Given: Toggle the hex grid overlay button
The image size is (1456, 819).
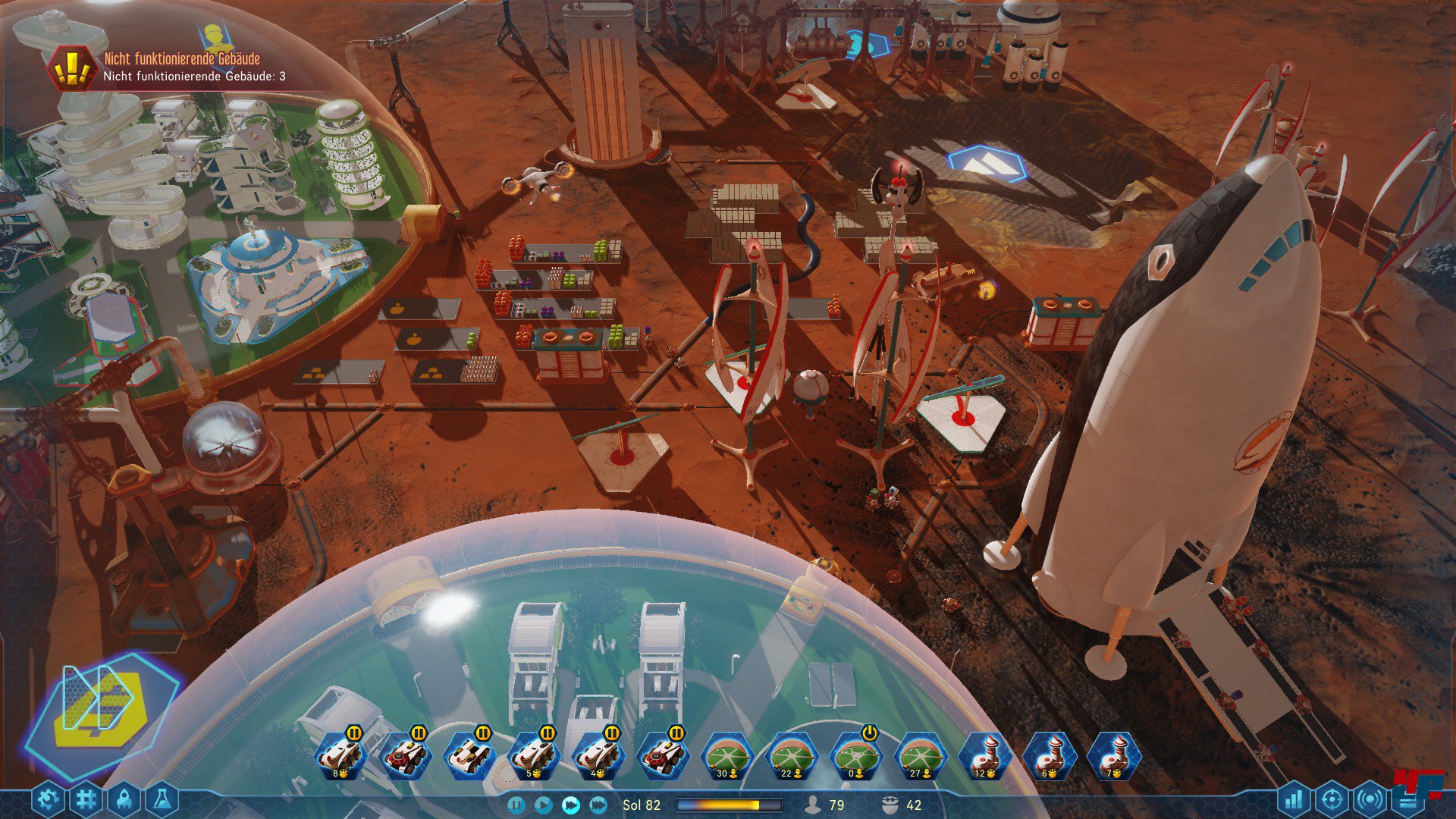Looking at the screenshot, I should pyautogui.click(x=86, y=799).
